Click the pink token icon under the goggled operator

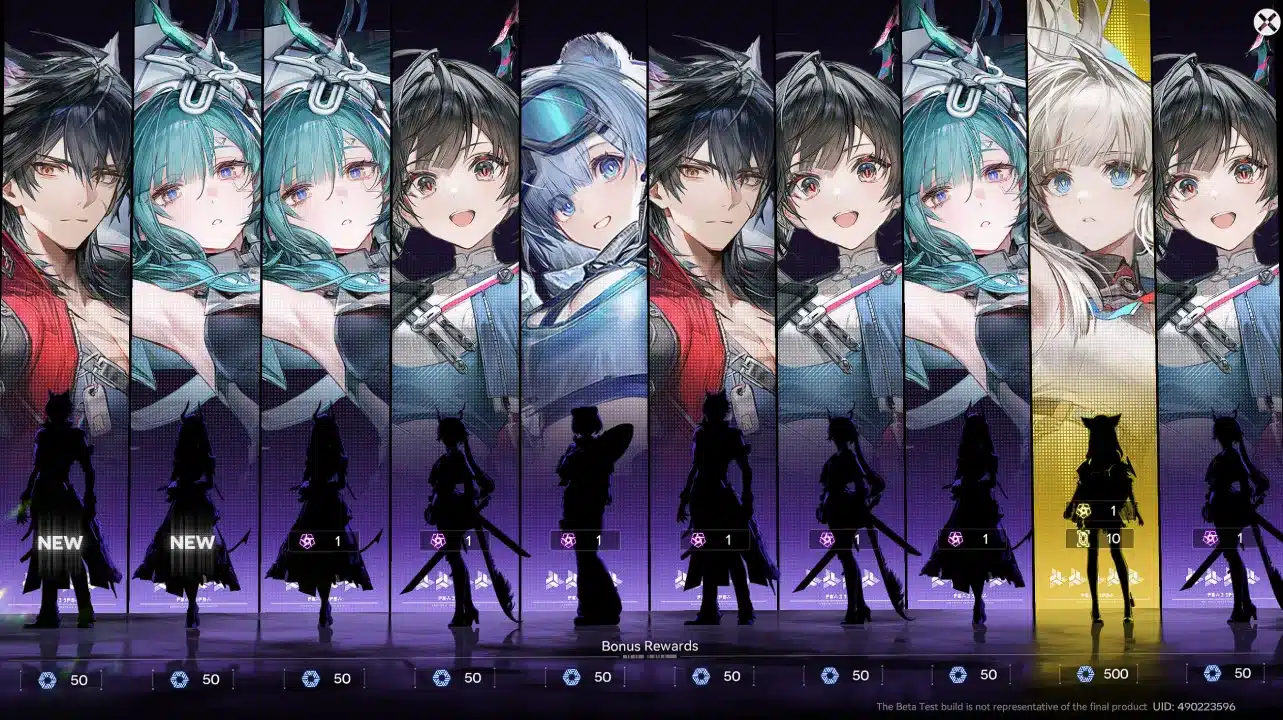point(566,538)
